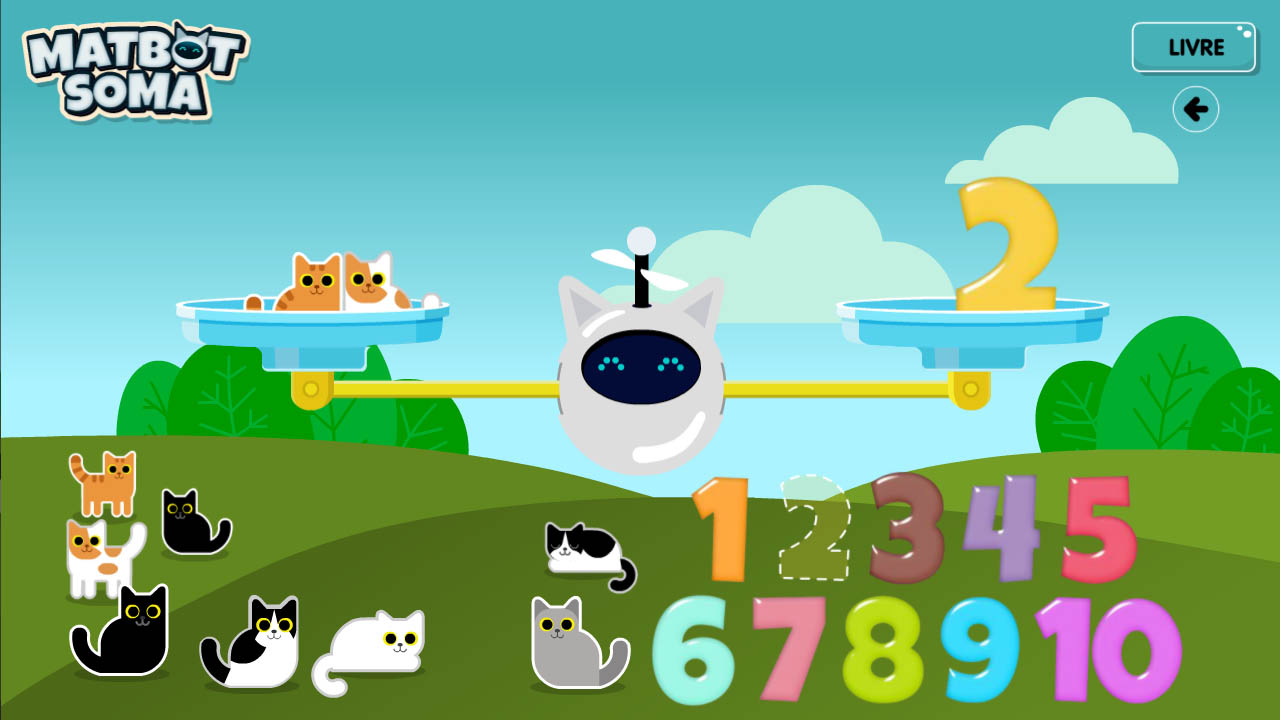Screen dimensions: 1280x720
Task: Select the orange tabby cat sticker
Action: click(x=103, y=485)
